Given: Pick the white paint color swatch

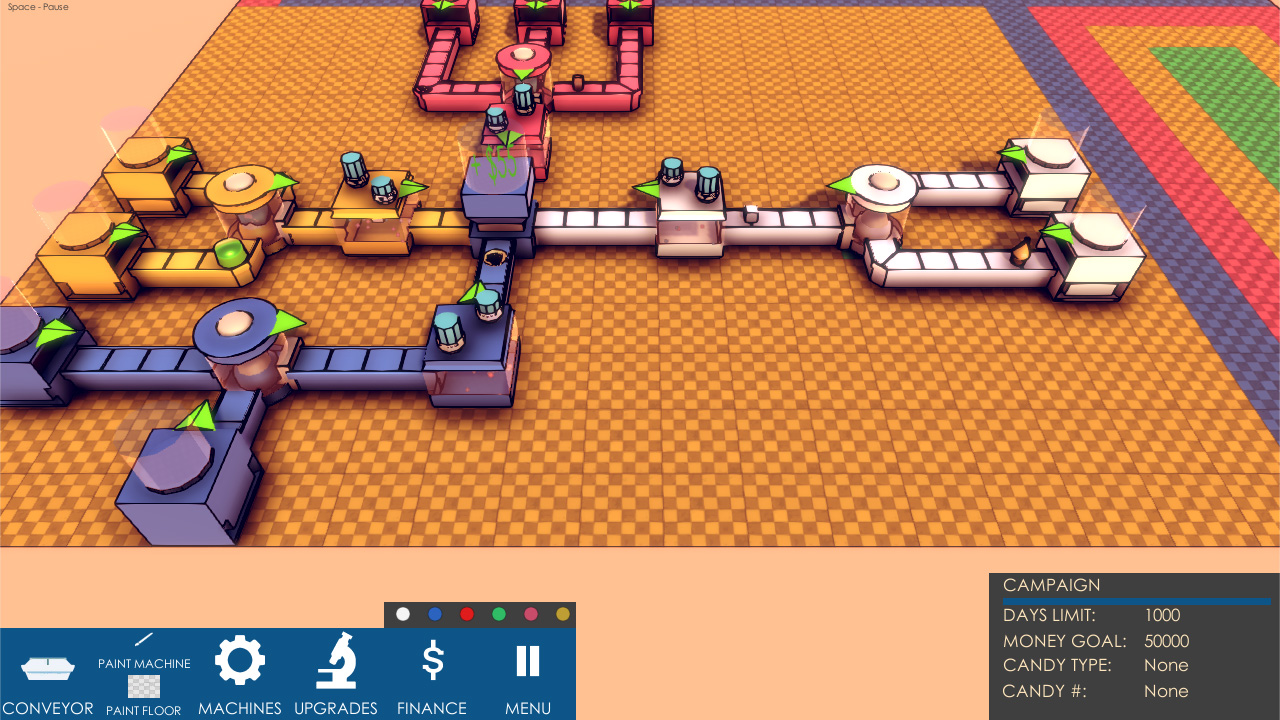Looking at the screenshot, I should point(403,613).
